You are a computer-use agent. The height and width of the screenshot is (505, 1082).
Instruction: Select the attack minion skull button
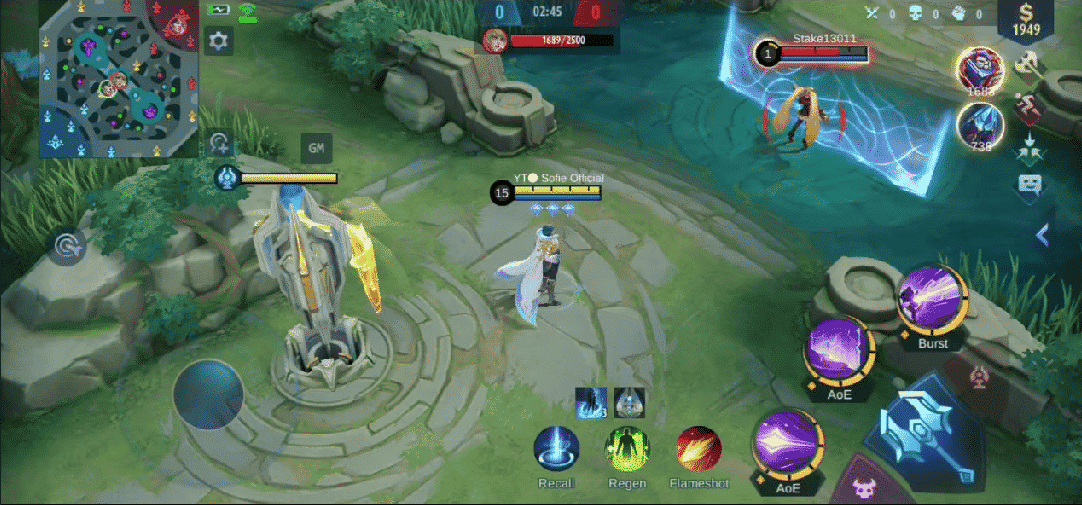click(864, 488)
